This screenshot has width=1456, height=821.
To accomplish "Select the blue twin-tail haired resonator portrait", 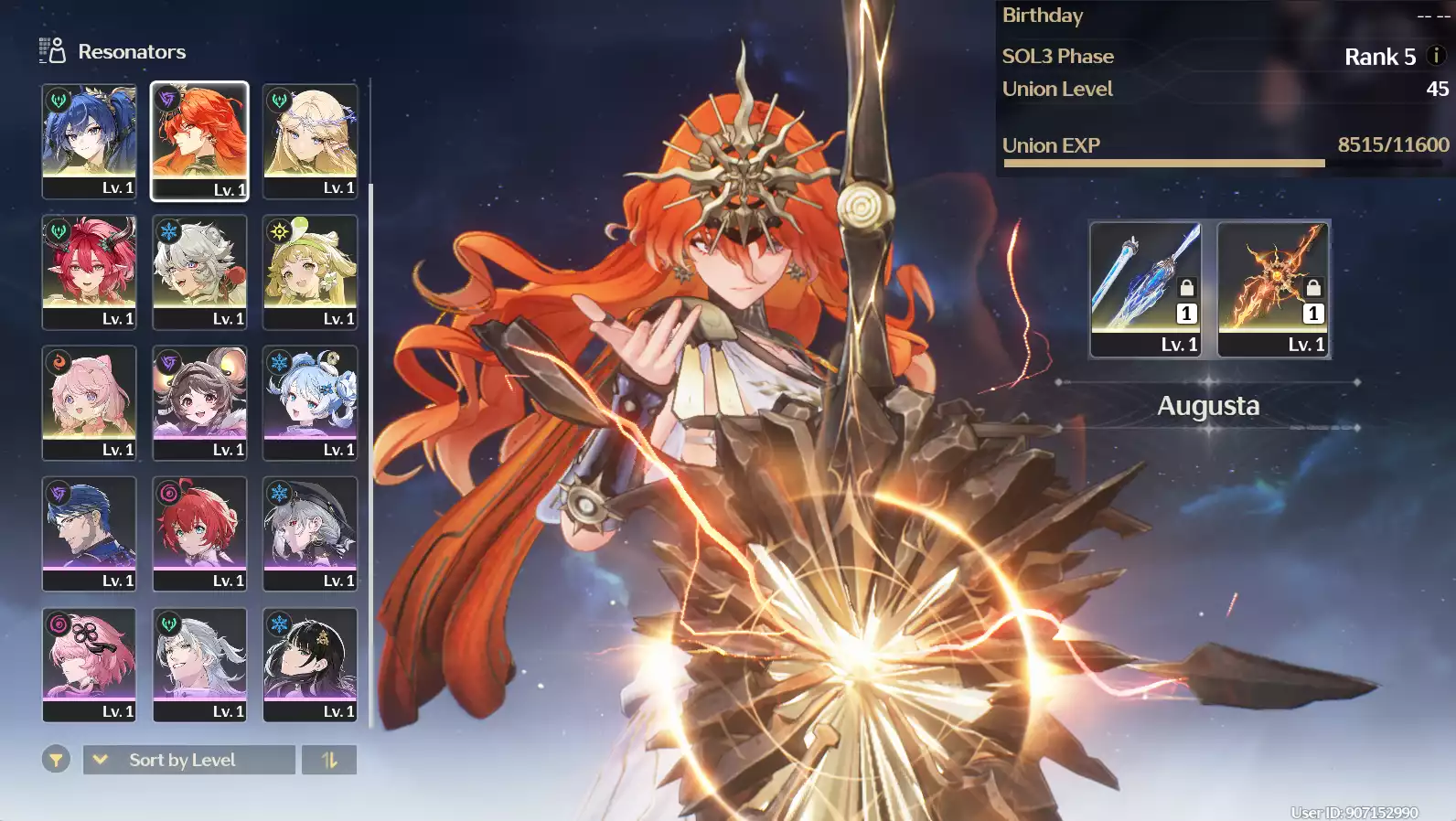I will (x=89, y=140).
